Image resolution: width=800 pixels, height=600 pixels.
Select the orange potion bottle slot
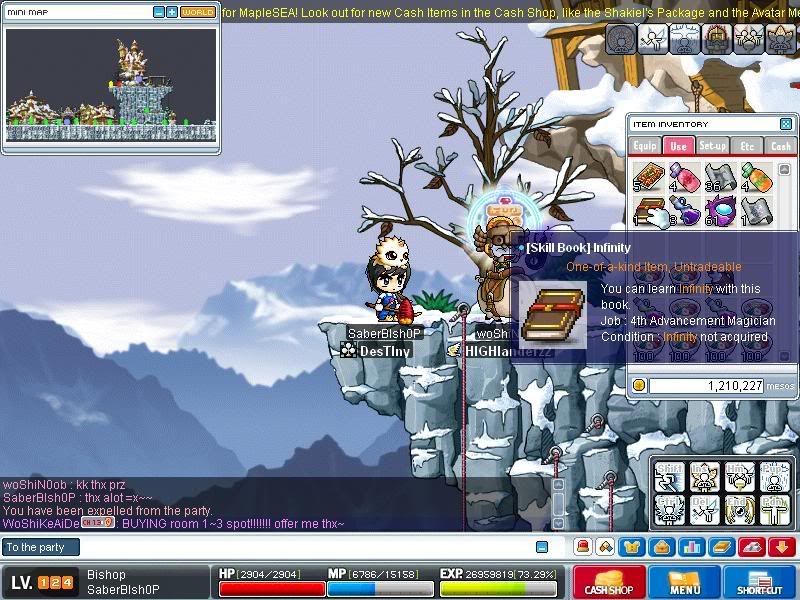pyautogui.click(x=752, y=177)
